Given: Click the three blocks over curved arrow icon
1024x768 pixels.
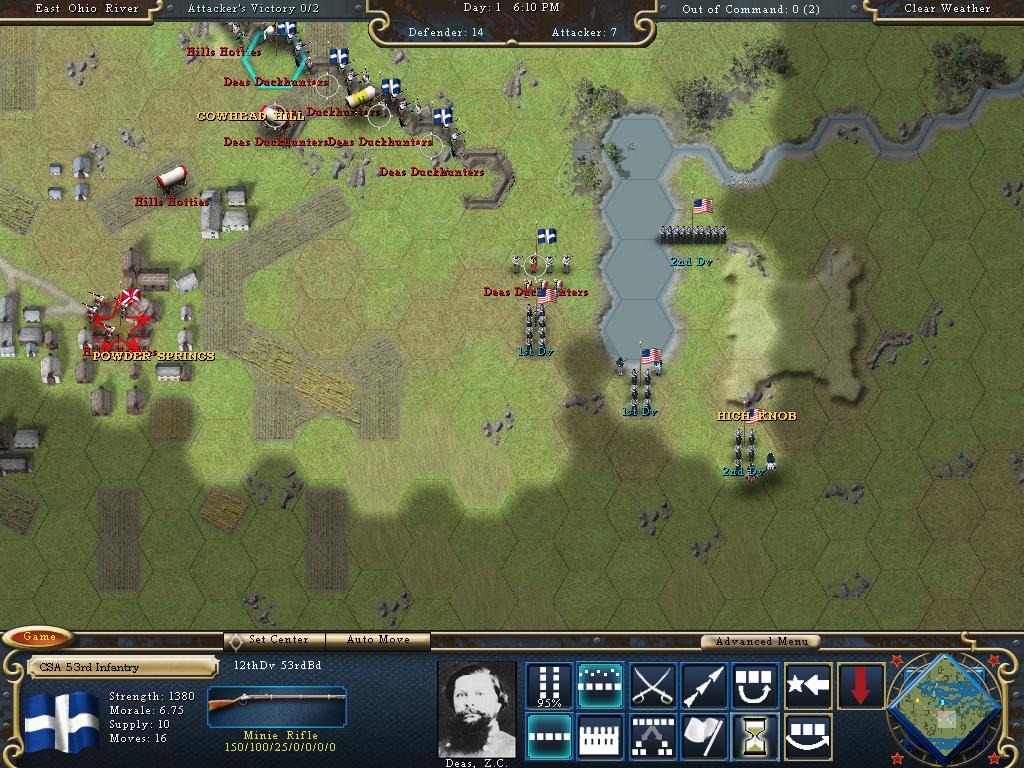Looking at the screenshot, I should point(808,737).
